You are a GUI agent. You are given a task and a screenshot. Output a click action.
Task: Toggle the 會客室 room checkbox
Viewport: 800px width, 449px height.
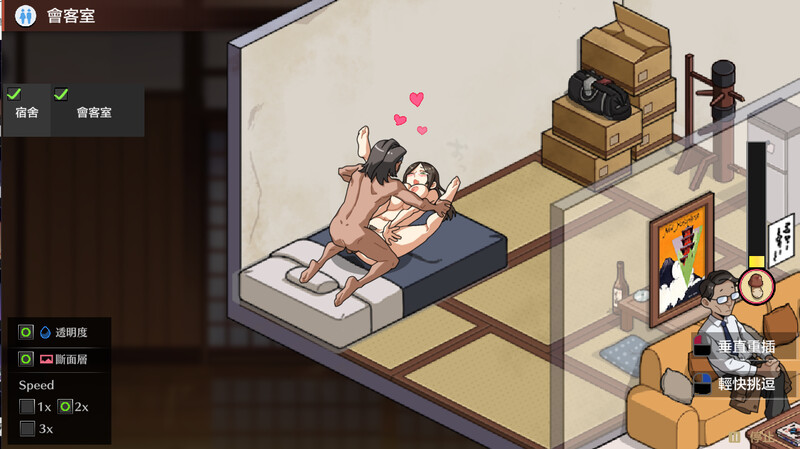coord(61,94)
